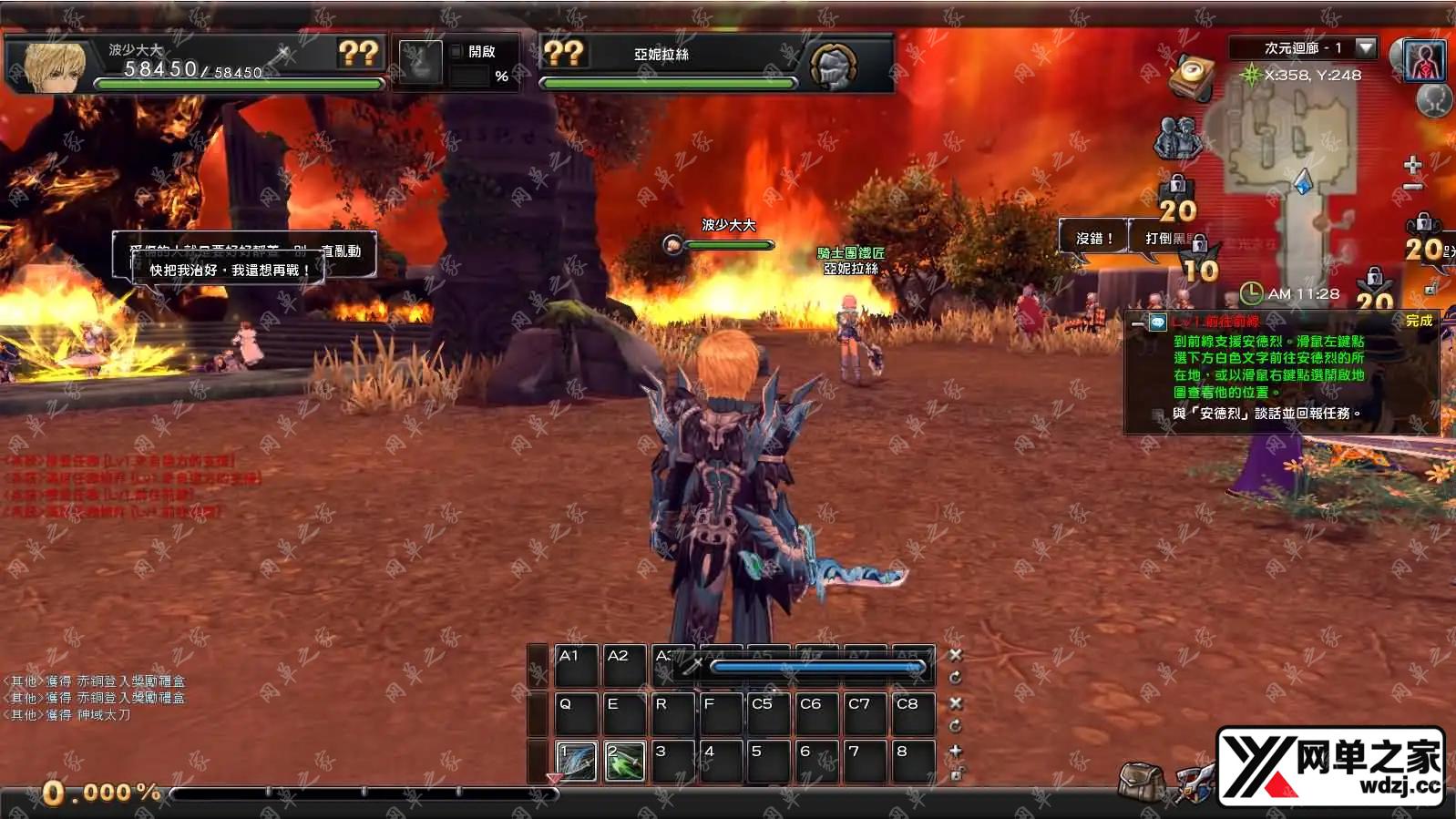
Task: Open the two-figure party icon
Action: (1176, 138)
